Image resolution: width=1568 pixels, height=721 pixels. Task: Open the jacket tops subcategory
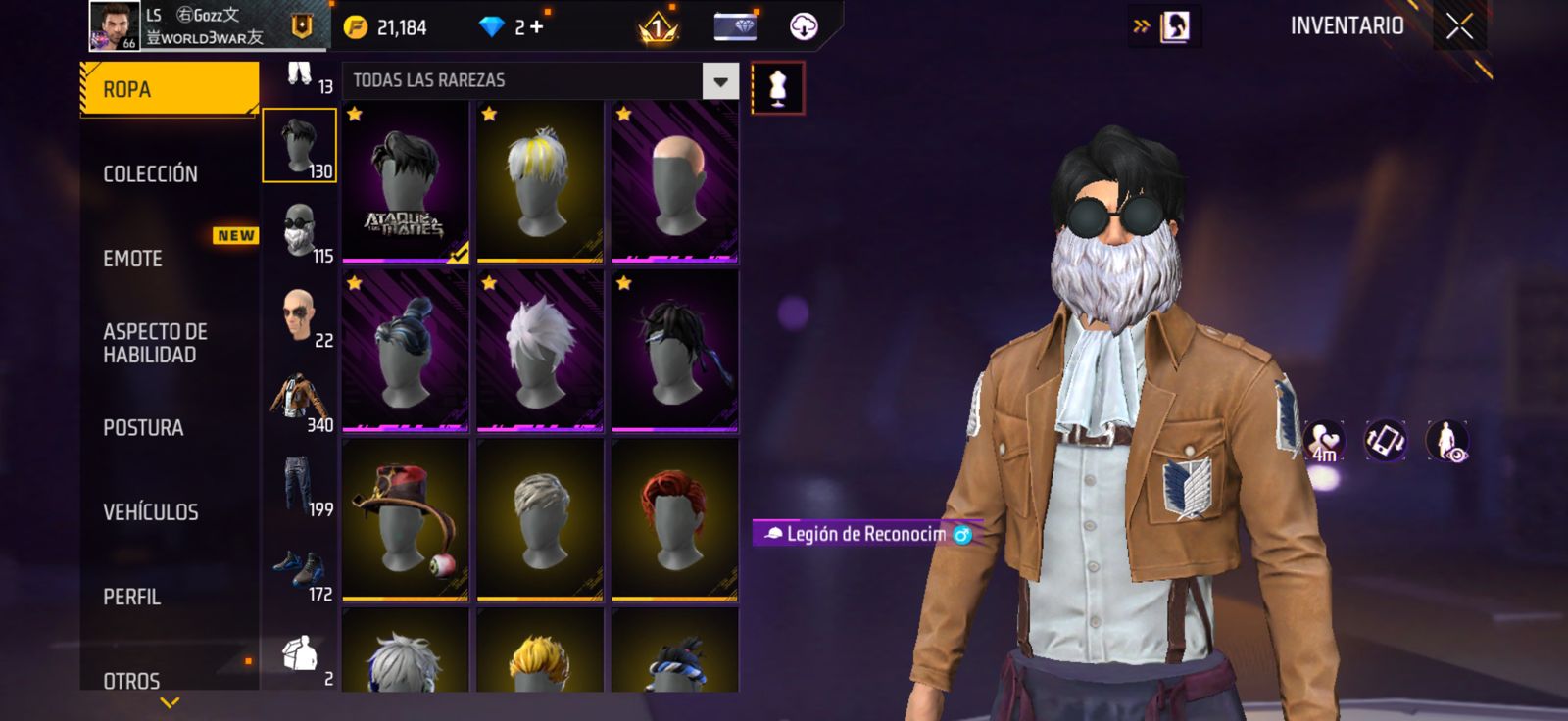(x=300, y=400)
